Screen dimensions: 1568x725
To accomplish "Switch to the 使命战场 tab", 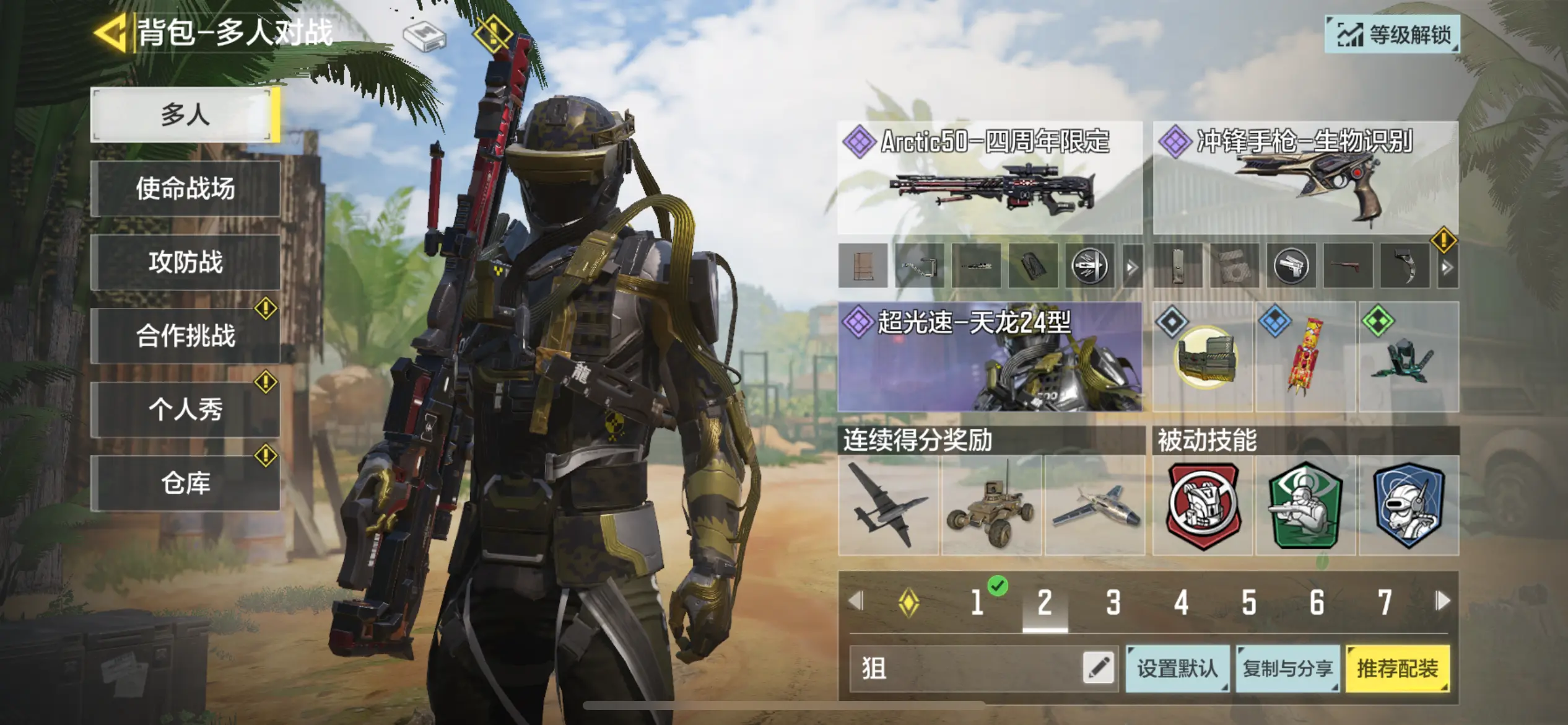I will 185,188.
